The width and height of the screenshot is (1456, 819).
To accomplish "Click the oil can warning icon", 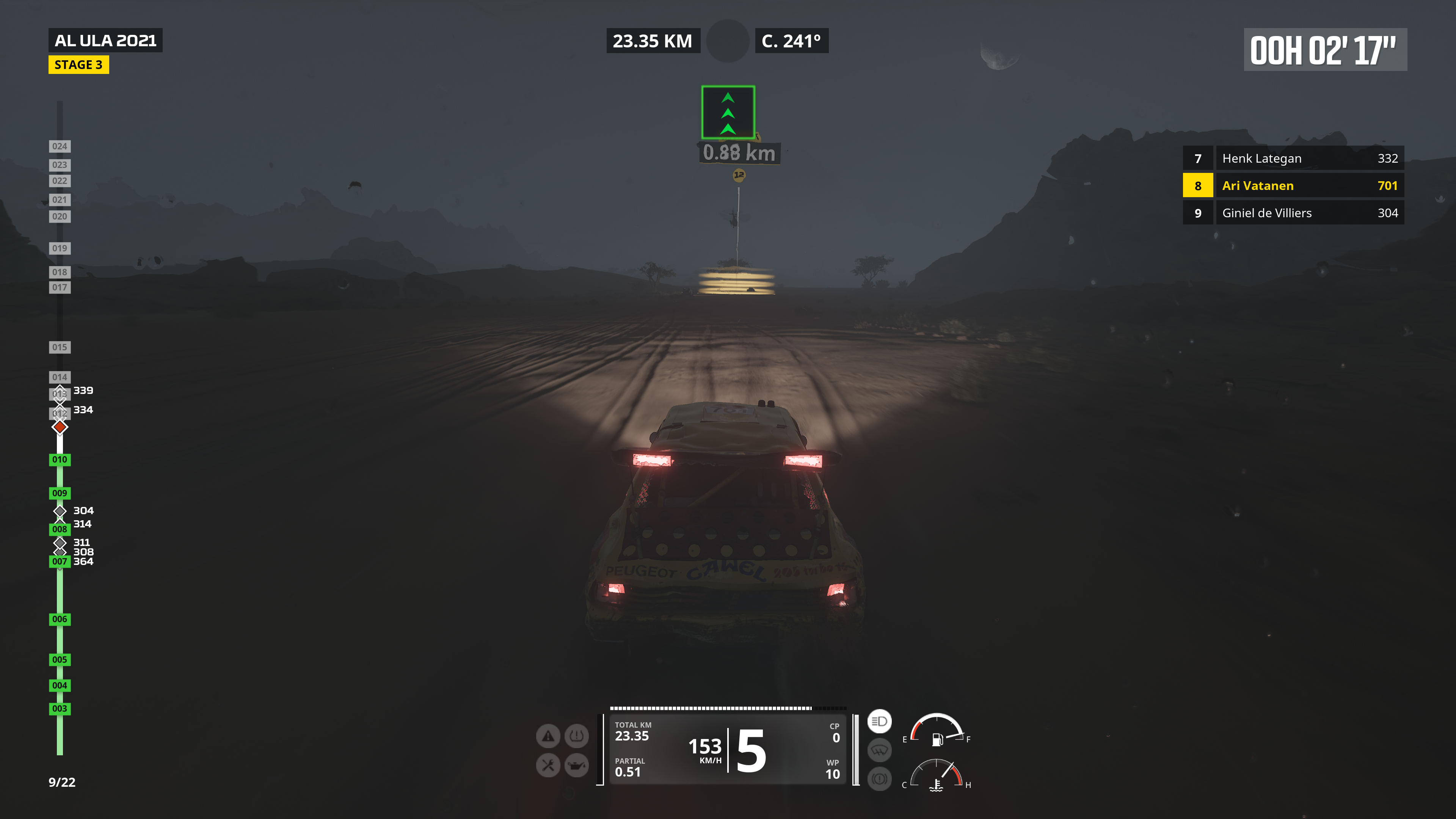I will pyautogui.click(x=576, y=765).
